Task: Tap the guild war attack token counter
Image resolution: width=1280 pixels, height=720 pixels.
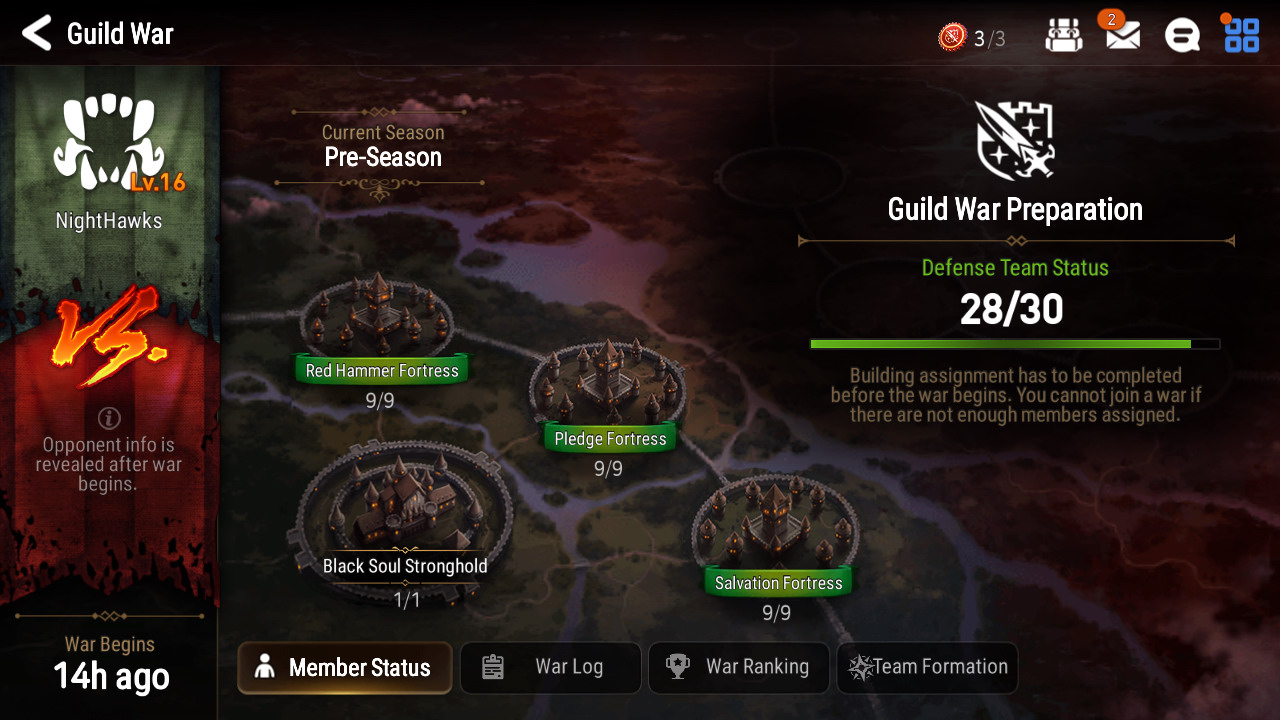Action: 971,38
